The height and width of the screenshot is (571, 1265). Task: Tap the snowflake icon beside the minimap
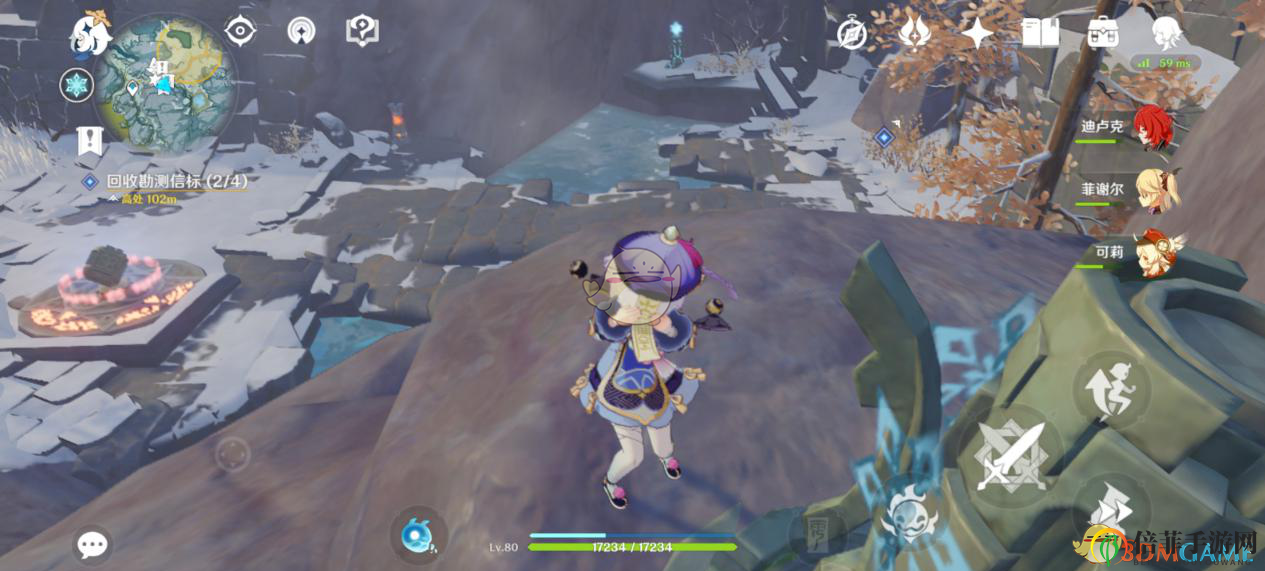pyautogui.click(x=76, y=85)
